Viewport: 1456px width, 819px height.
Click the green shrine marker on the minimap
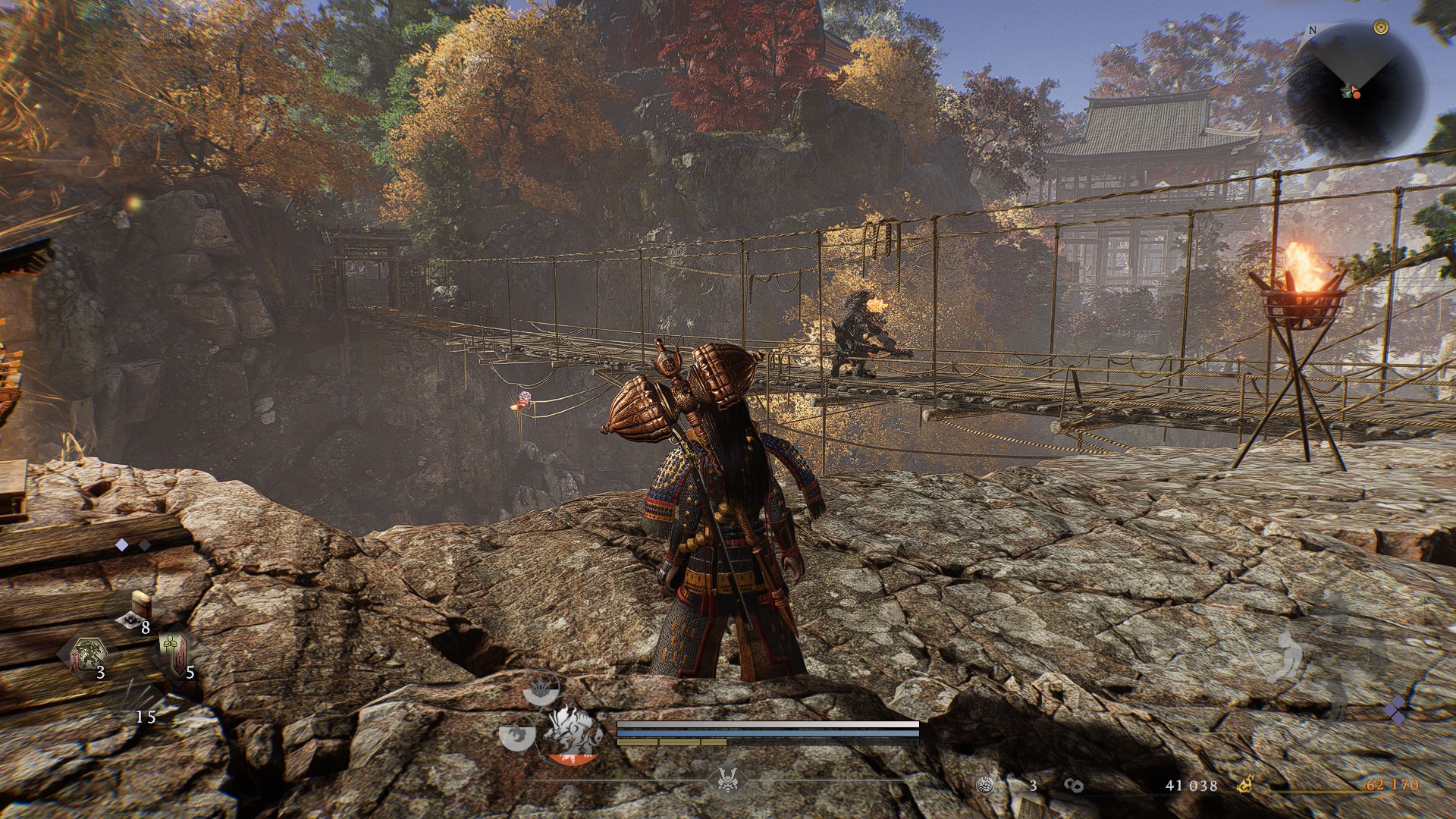pos(1346,91)
